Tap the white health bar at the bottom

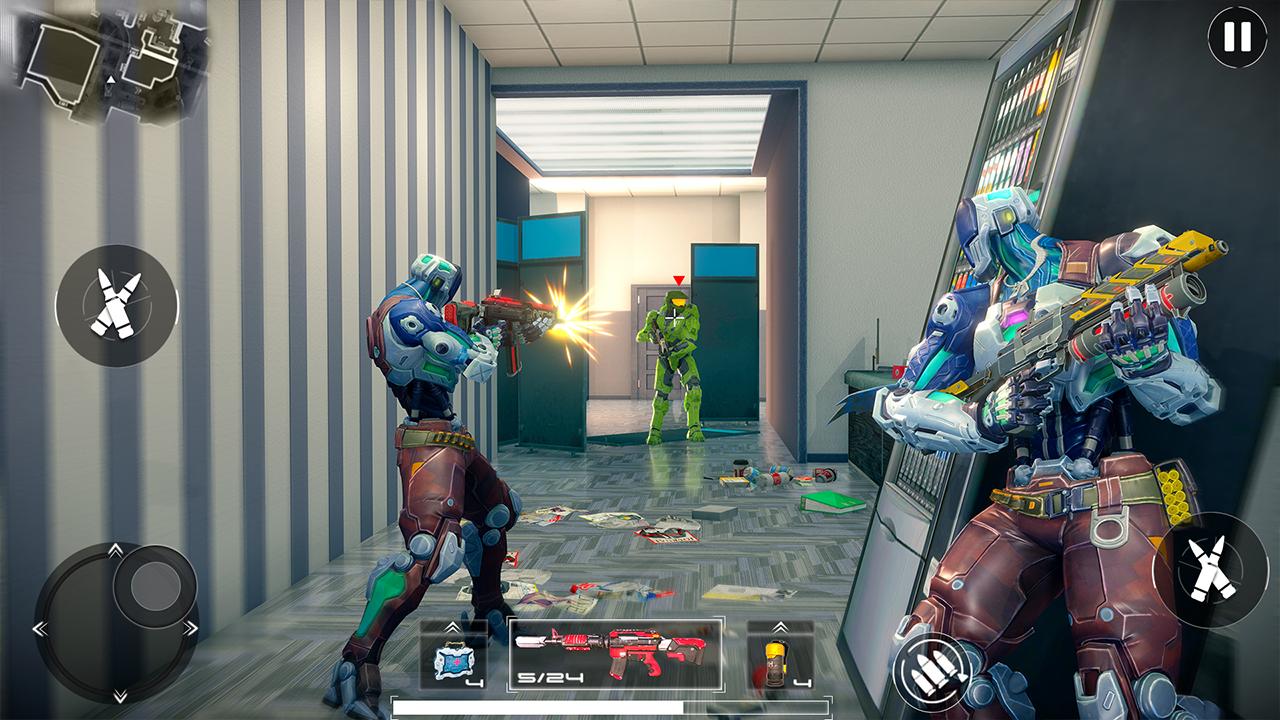540,705
